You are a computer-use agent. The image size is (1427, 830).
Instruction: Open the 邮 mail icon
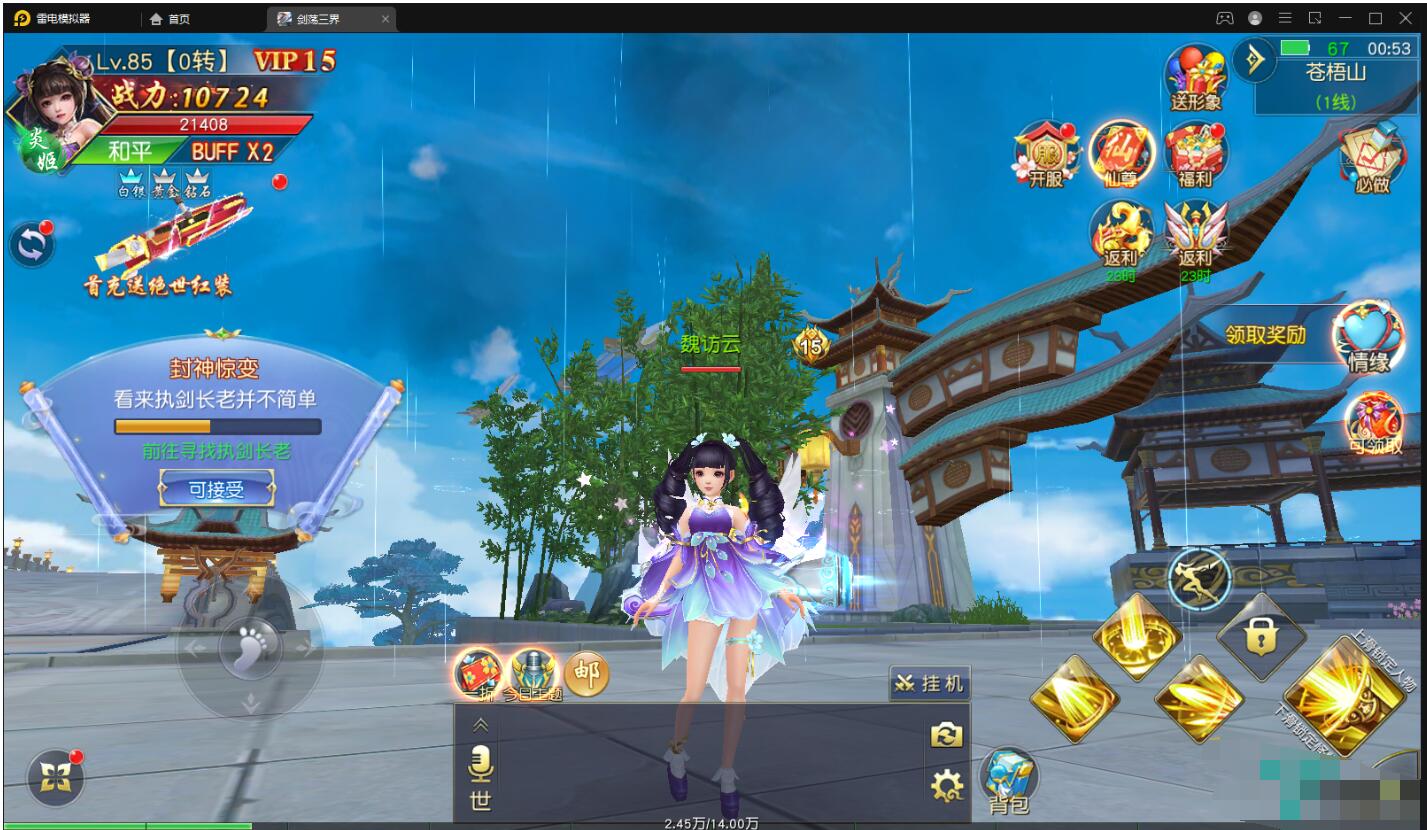(587, 674)
